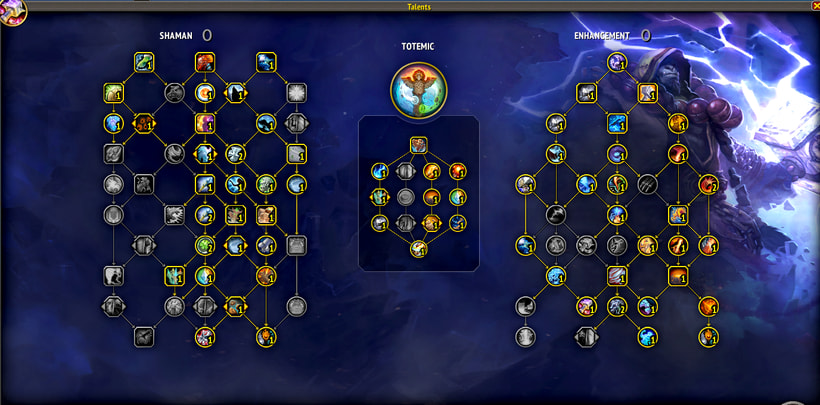This screenshot has width=820, height=405.
Task: Open the Totemic hero talent emblem
Action: point(419,86)
